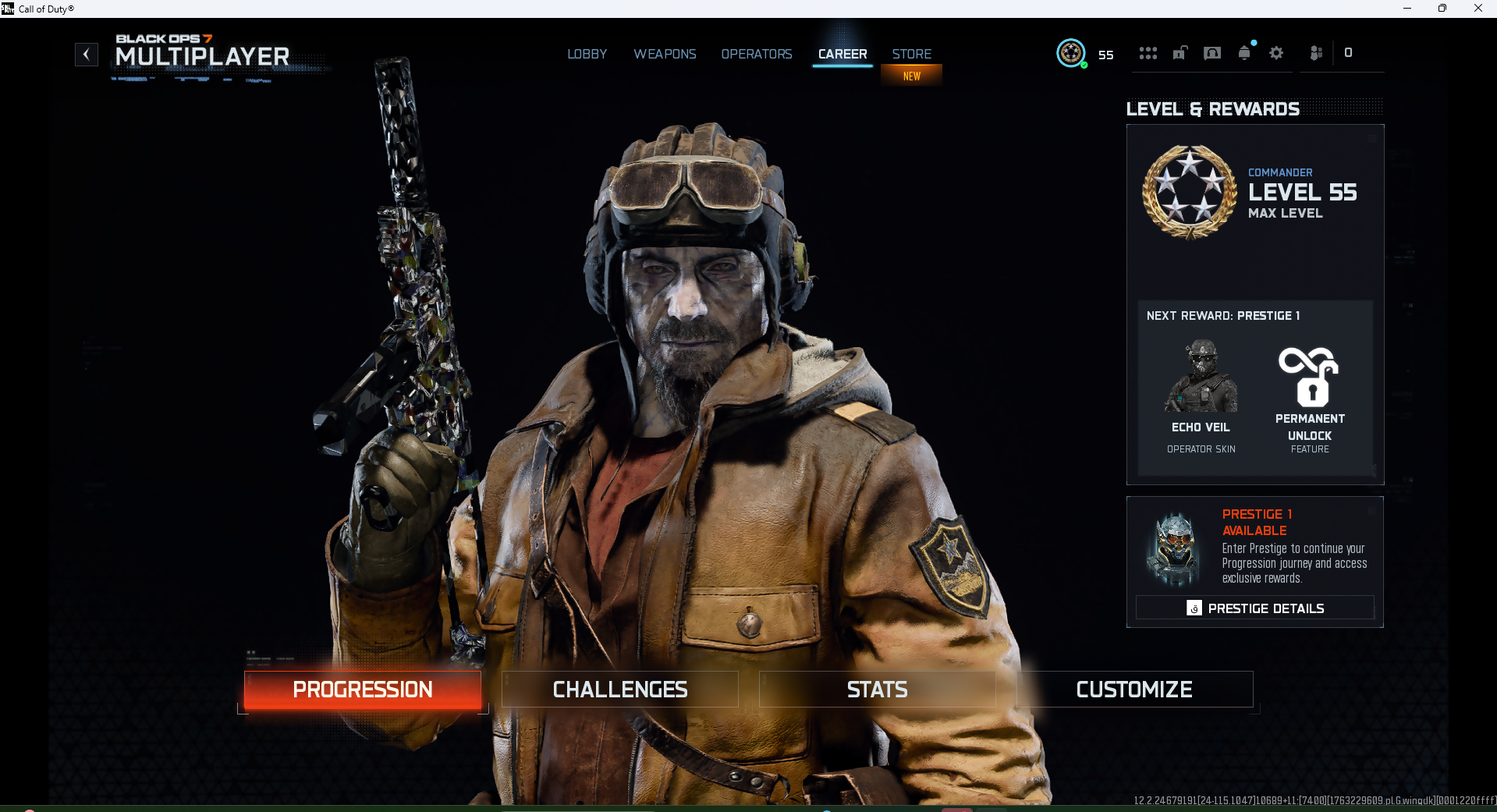Click the open padlock icon

point(1180,54)
